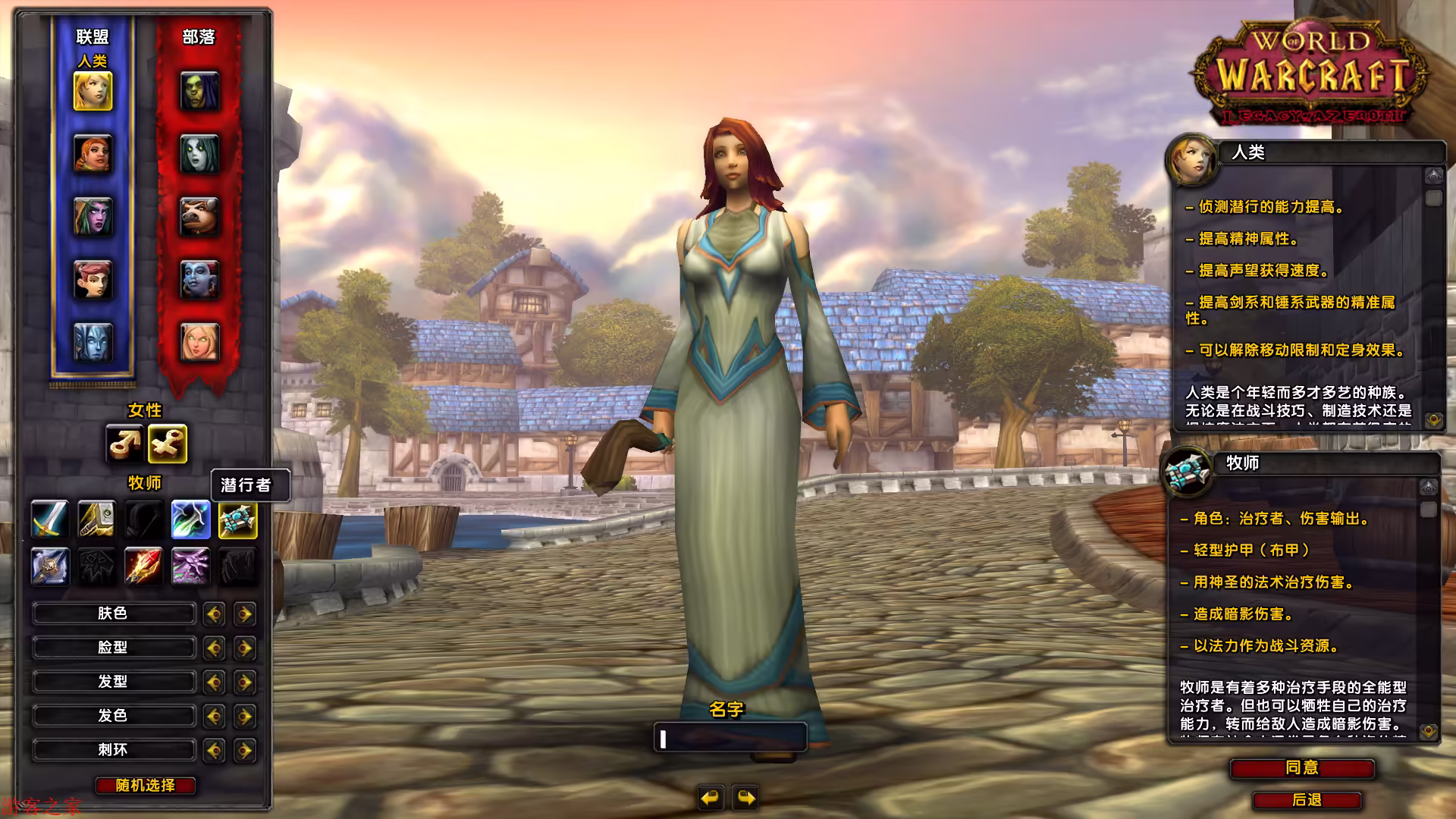The height and width of the screenshot is (819, 1456).
Task: Select the Human race portrait
Action: click(93, 91)
